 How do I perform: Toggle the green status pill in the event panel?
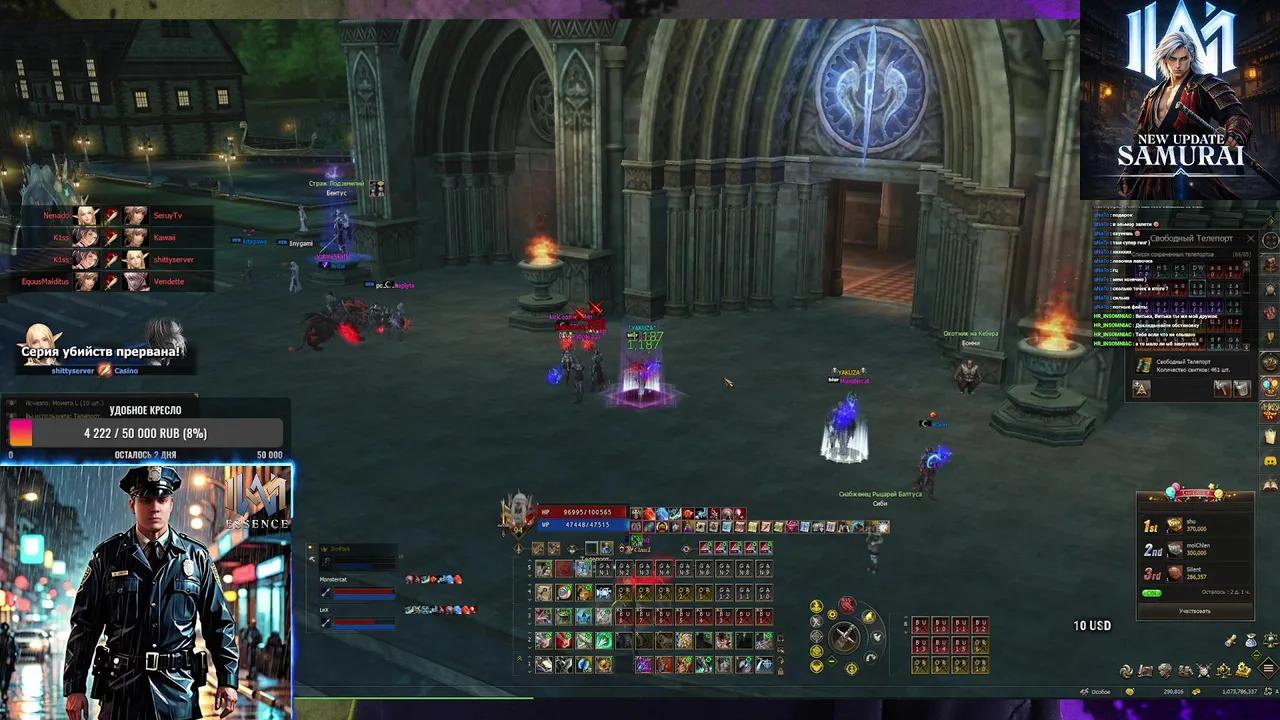(1152, 592)
